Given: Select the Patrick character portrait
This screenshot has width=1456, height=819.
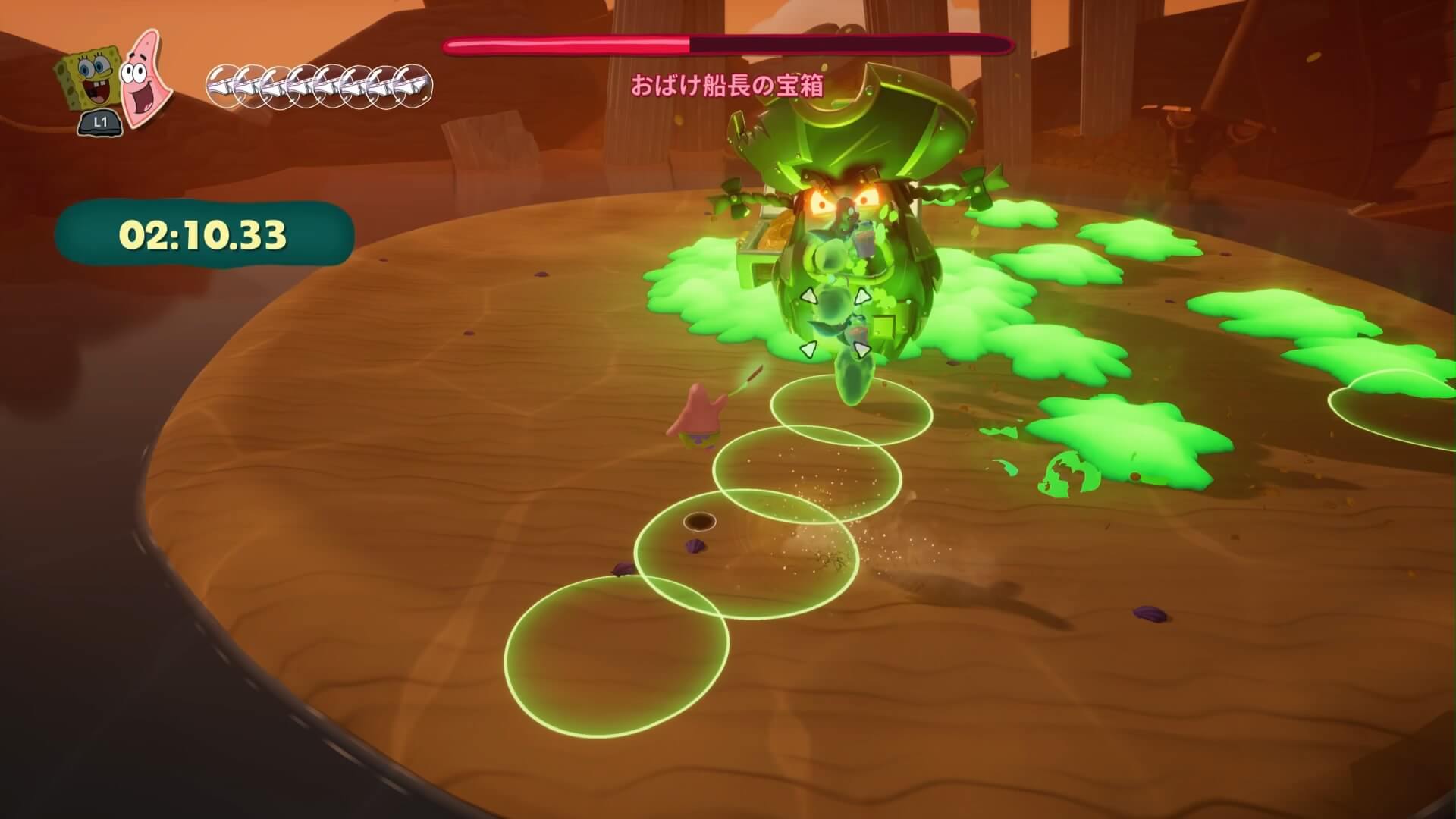Looking at the screenshot, I should coord(144,77).
